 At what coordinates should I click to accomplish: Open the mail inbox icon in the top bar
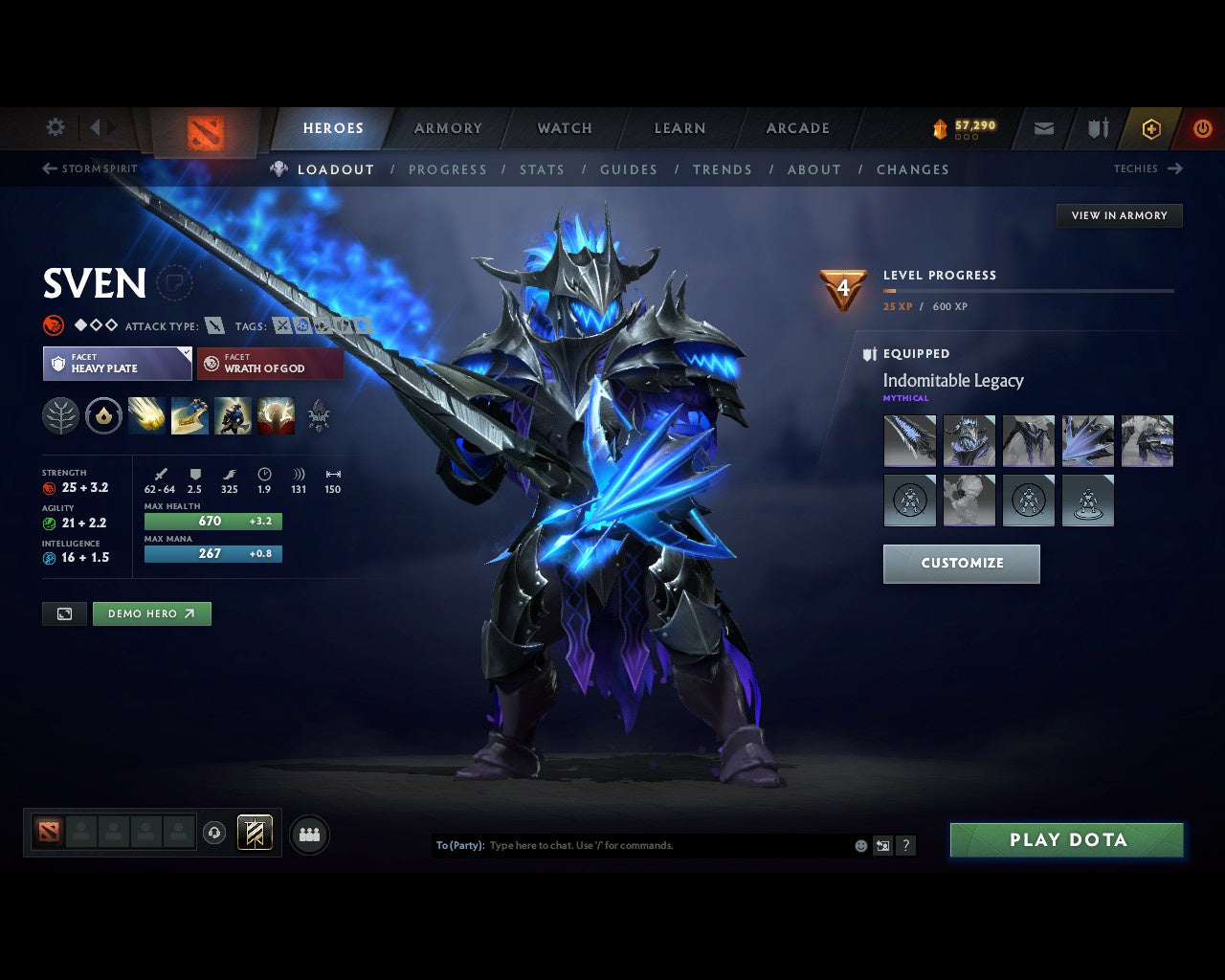pos(1043,127)
